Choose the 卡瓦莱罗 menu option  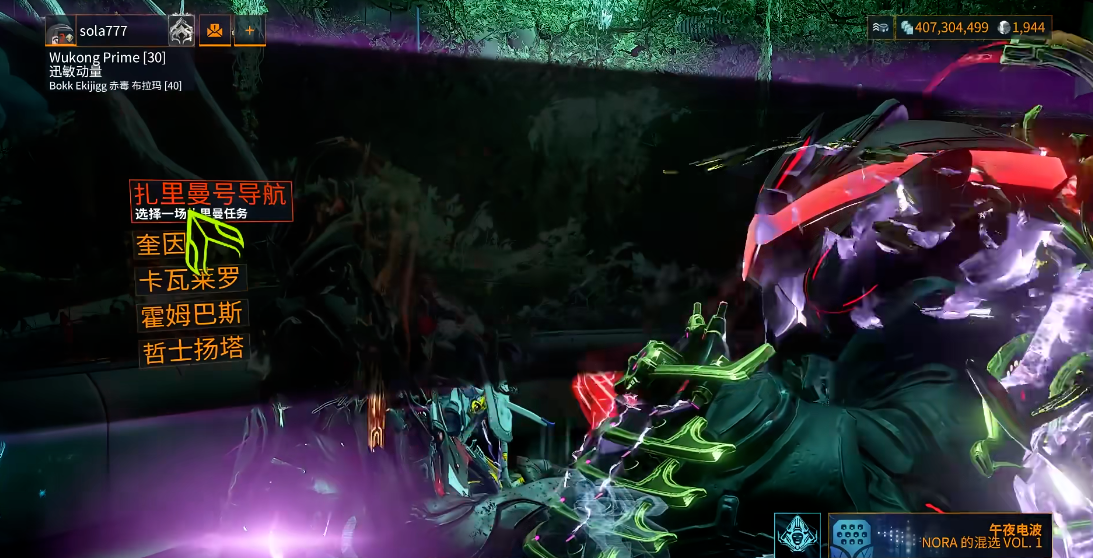click(x=190, y=280)
